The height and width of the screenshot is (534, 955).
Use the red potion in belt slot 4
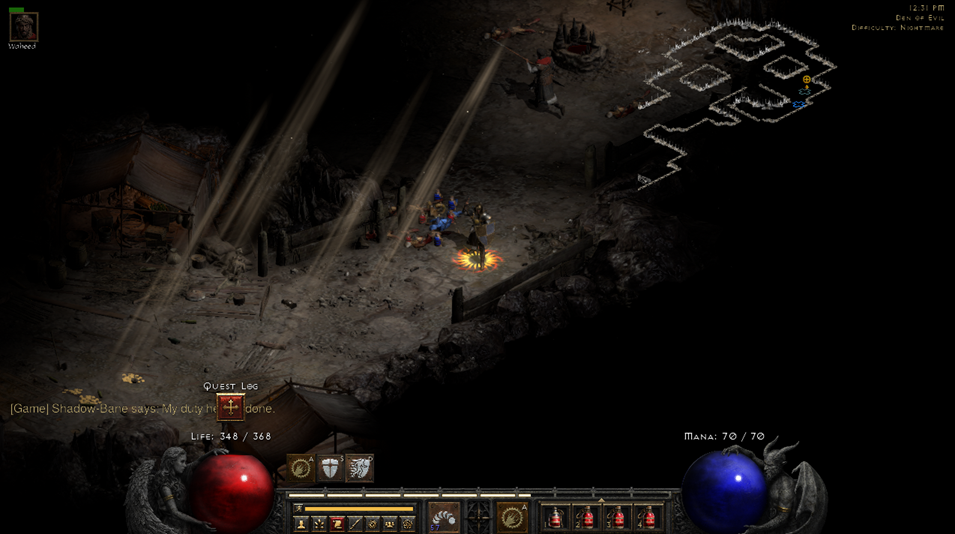(647, 518)
